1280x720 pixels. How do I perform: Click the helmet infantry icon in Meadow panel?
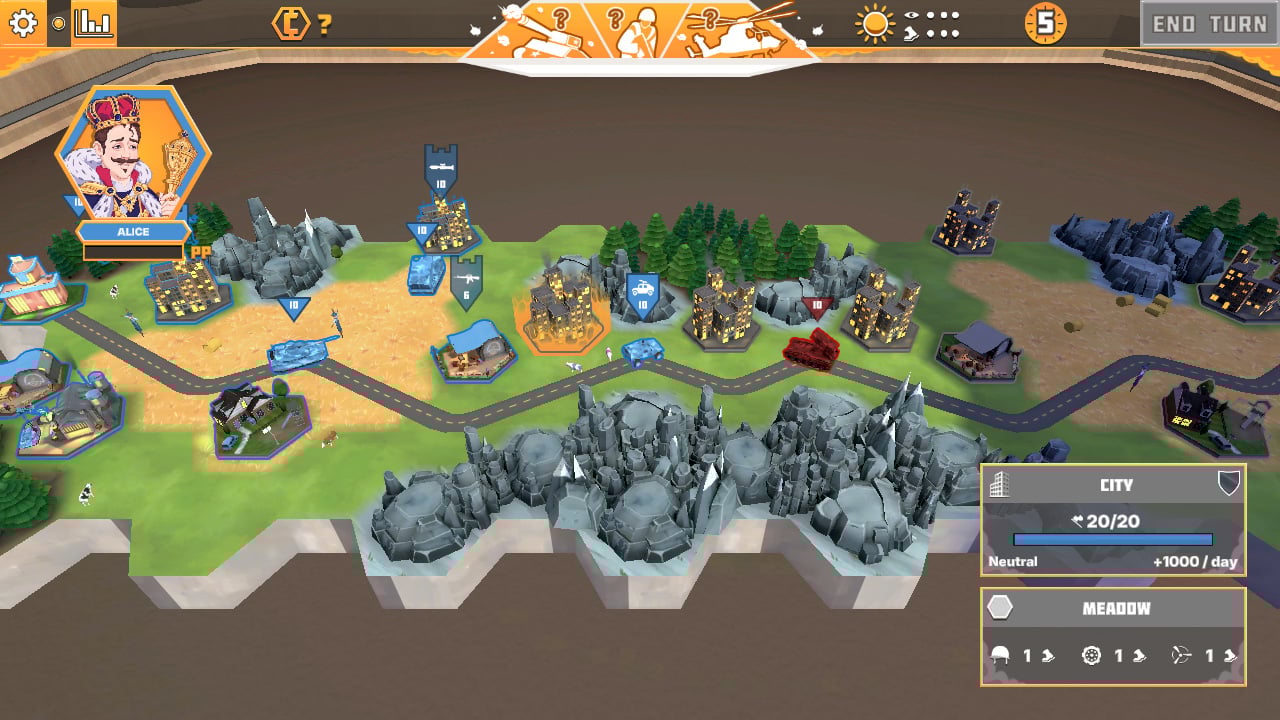(1000, 656)
